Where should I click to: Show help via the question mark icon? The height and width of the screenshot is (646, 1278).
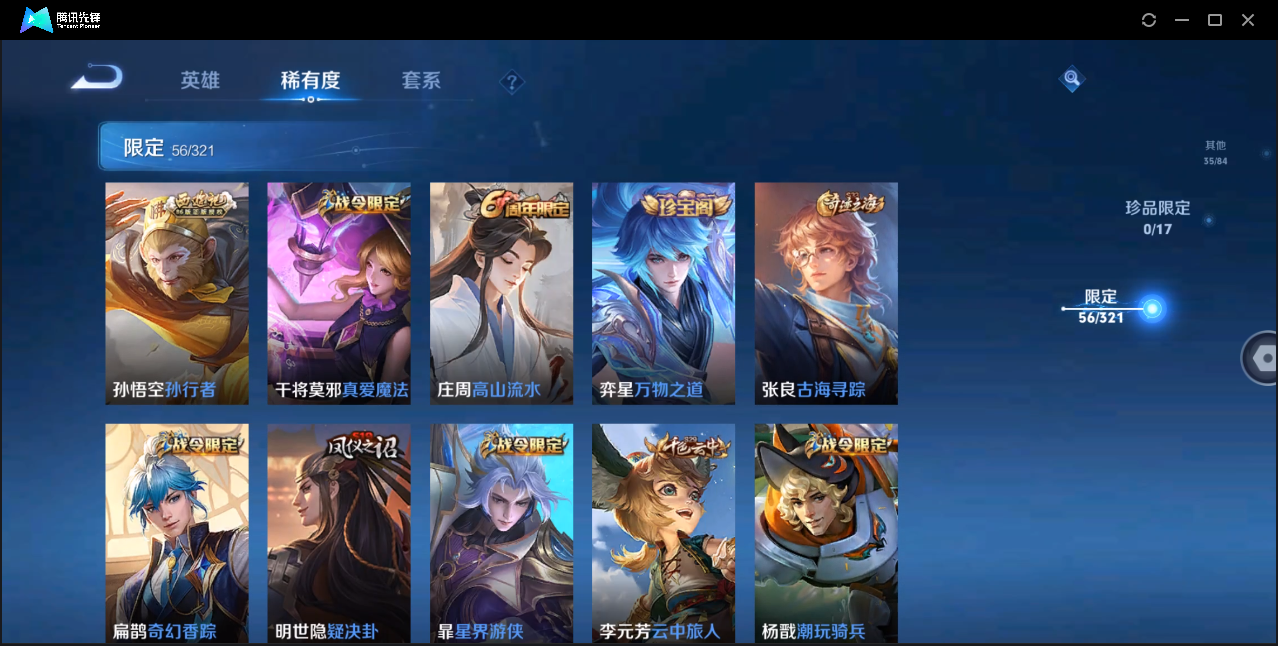(512, 82)
